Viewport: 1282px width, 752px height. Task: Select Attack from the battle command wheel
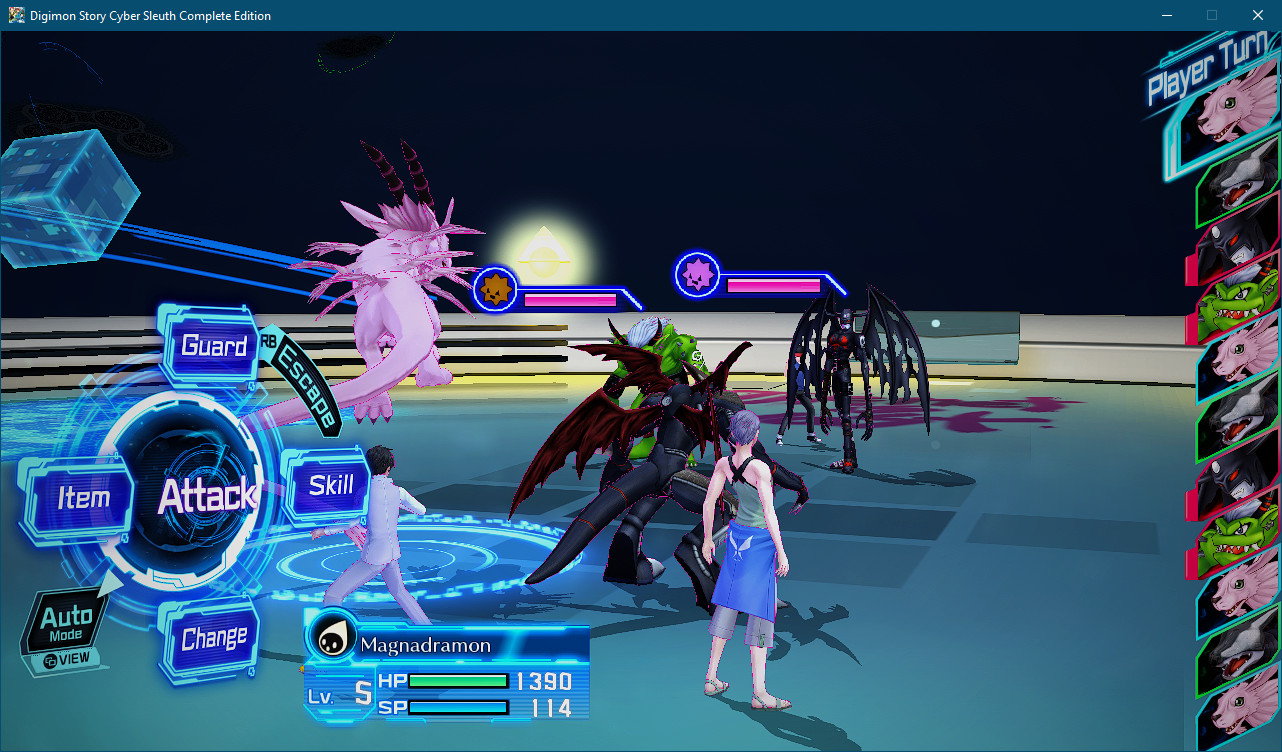pyautogui.click(x=208, y=494)
